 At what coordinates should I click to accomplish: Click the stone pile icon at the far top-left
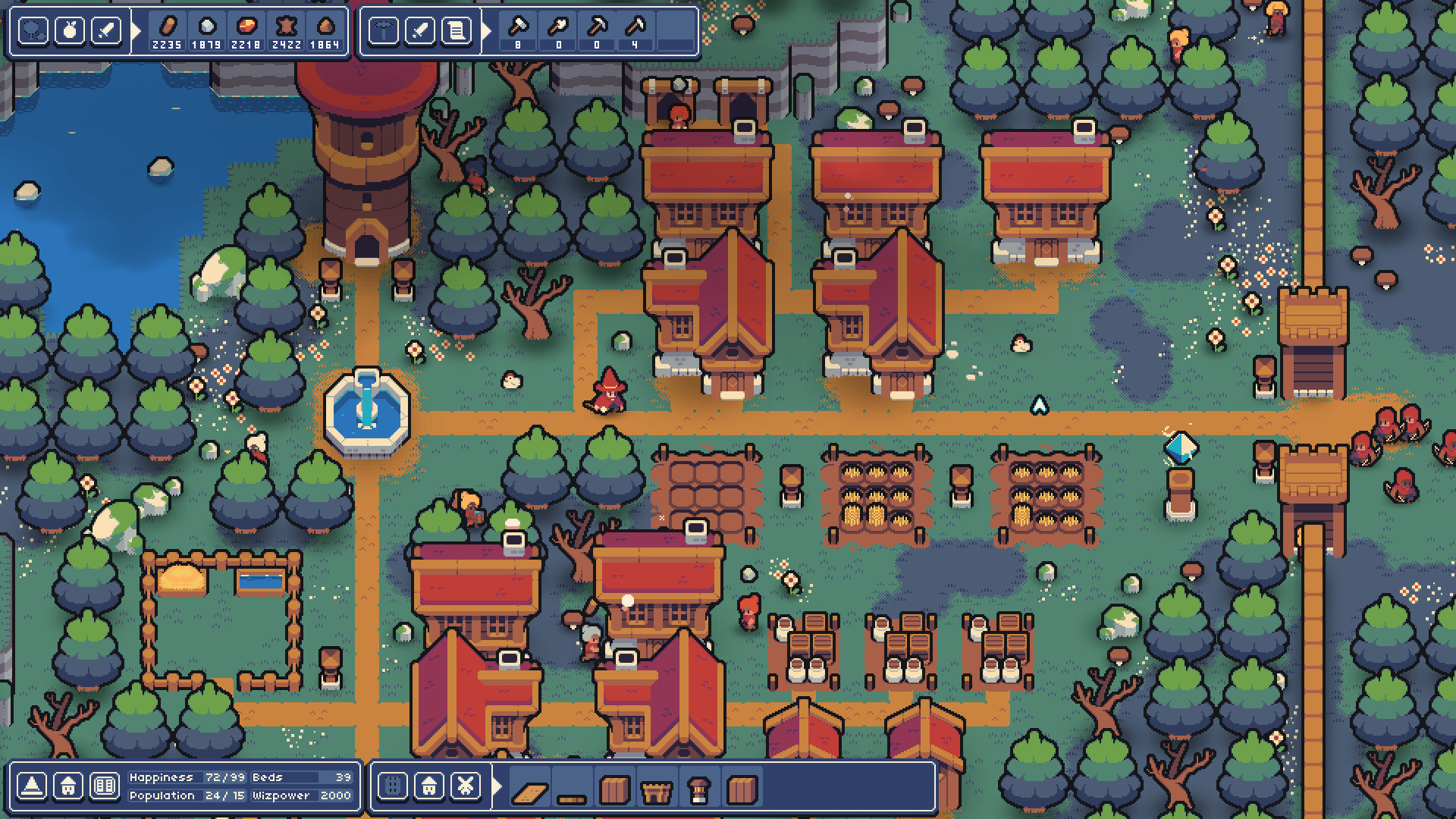click(33, 29)
